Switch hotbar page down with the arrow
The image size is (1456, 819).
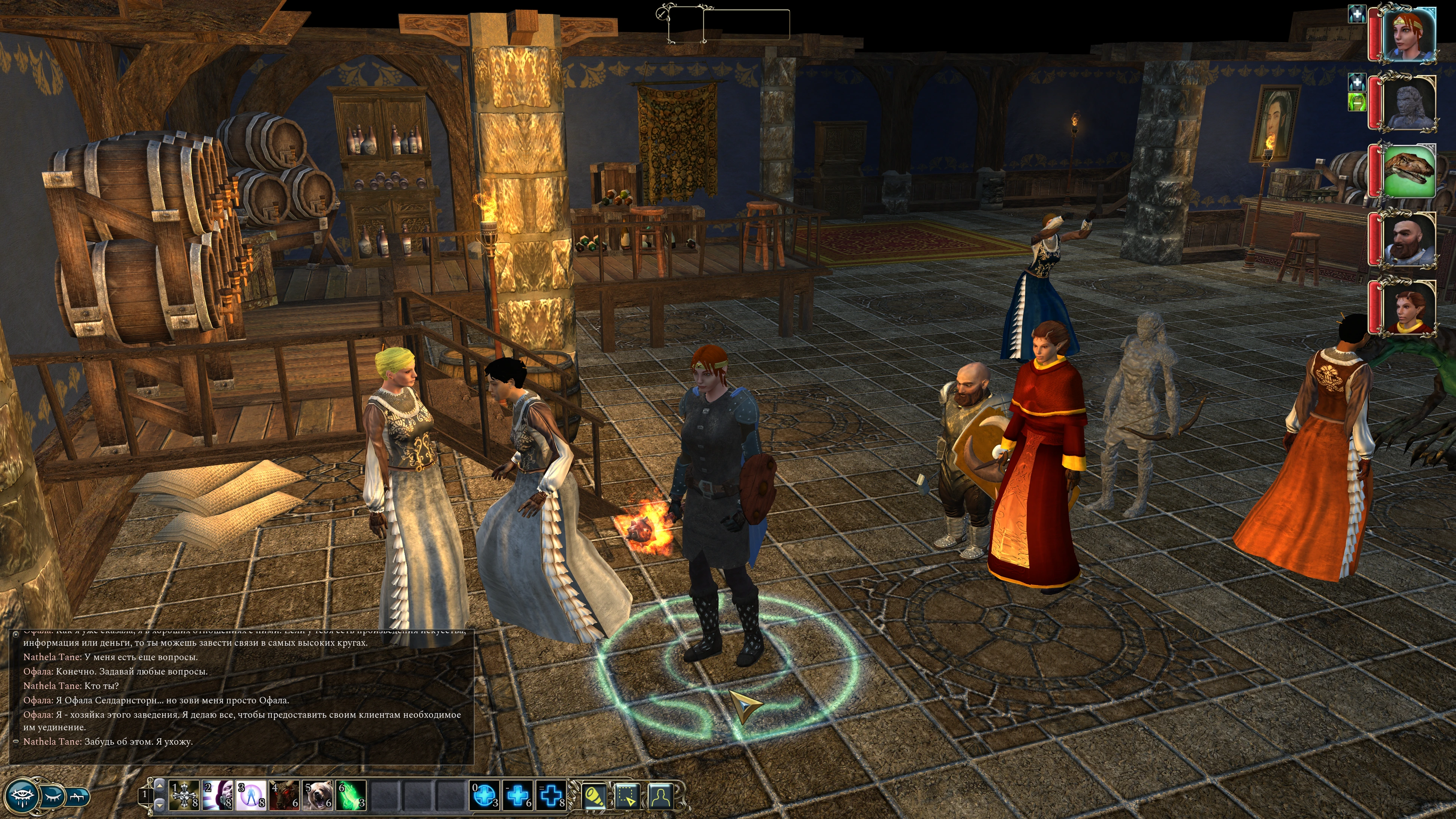(x=160, y=804)
